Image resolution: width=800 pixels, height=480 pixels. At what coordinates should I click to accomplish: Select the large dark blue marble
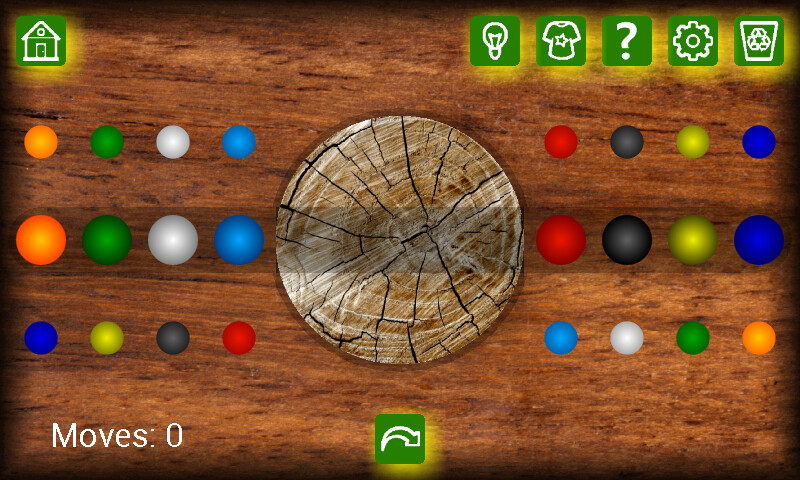point(759,240)
